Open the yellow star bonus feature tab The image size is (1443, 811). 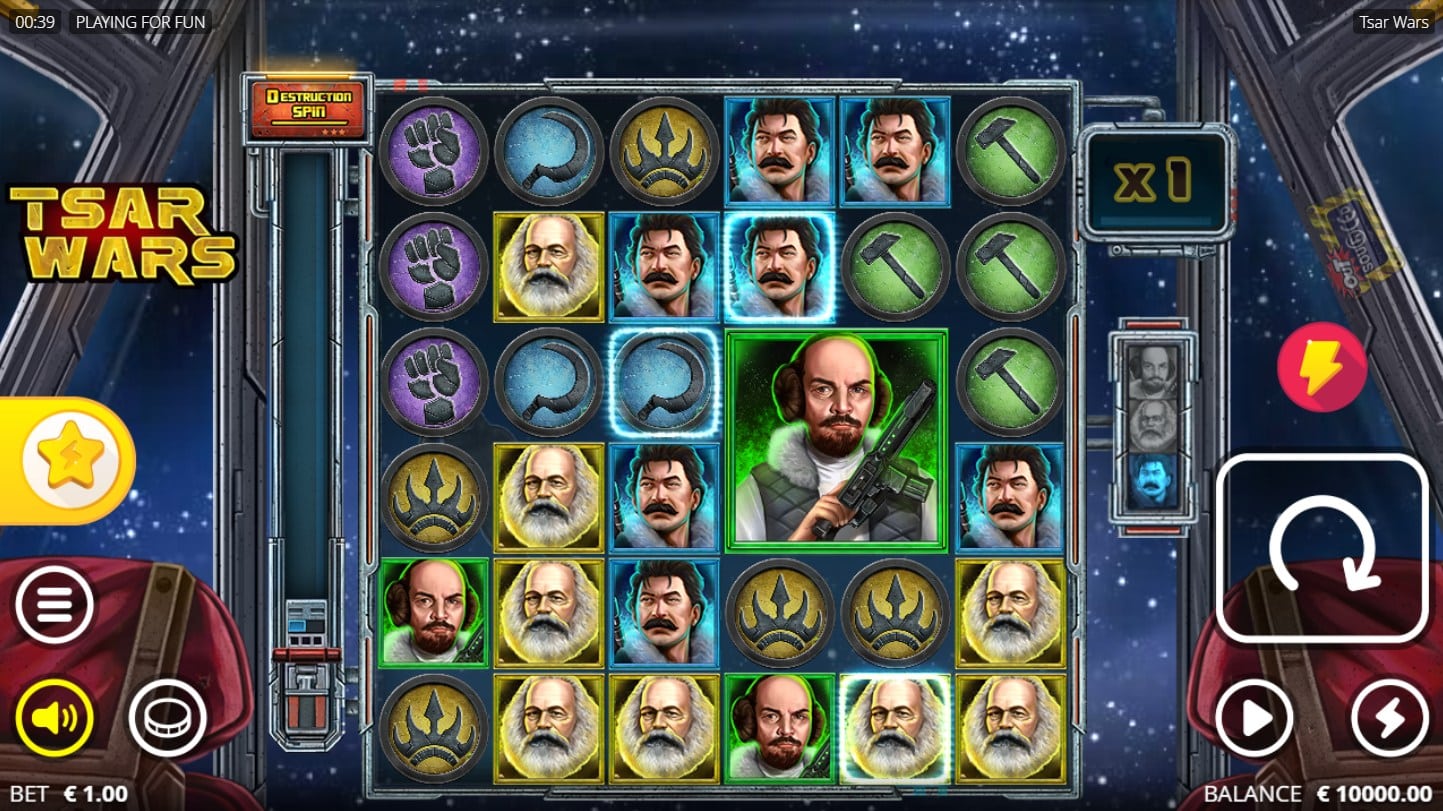click(x=71, y=461)
